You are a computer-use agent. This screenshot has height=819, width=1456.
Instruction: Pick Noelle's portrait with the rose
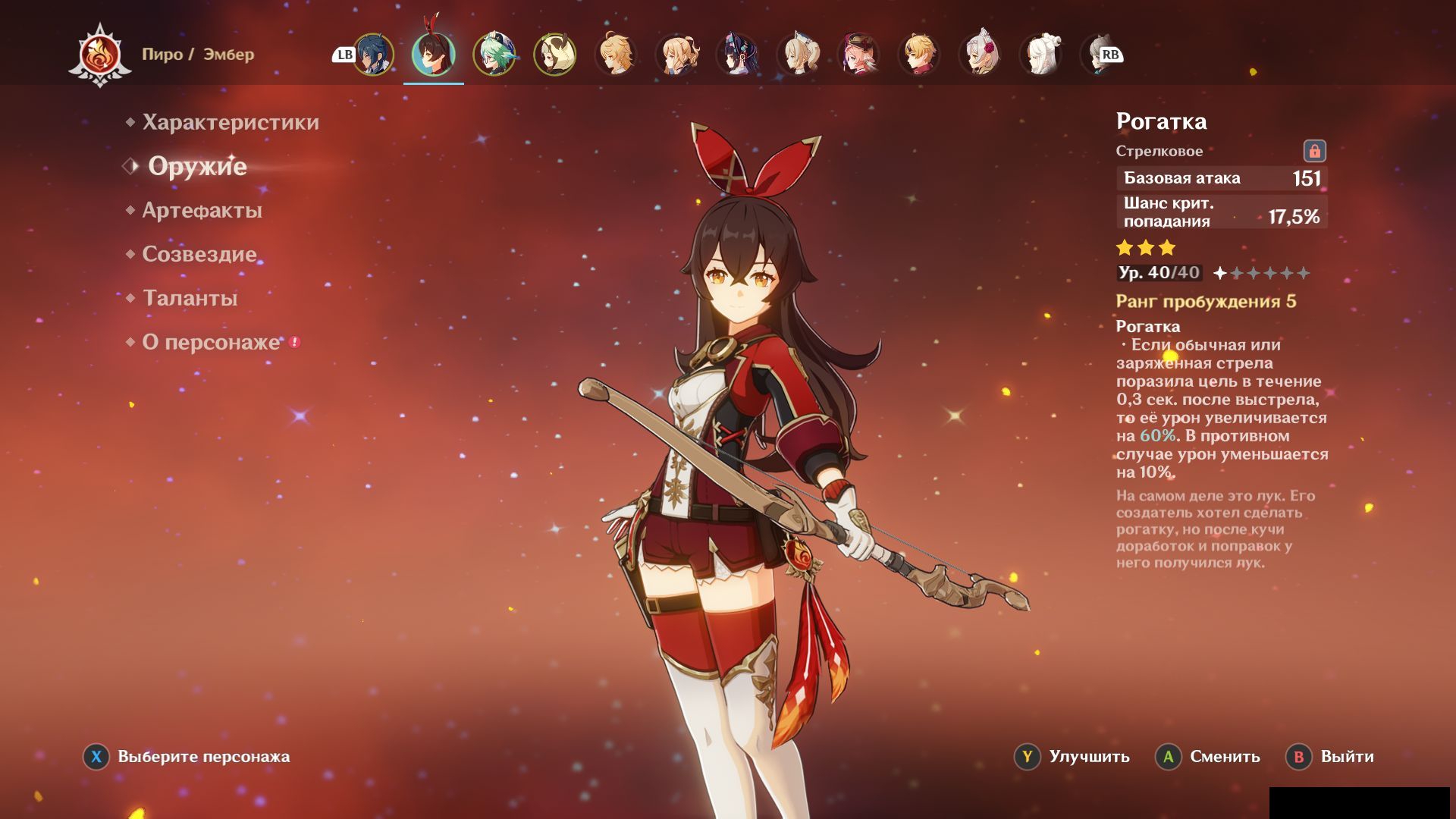click(980, 55)
